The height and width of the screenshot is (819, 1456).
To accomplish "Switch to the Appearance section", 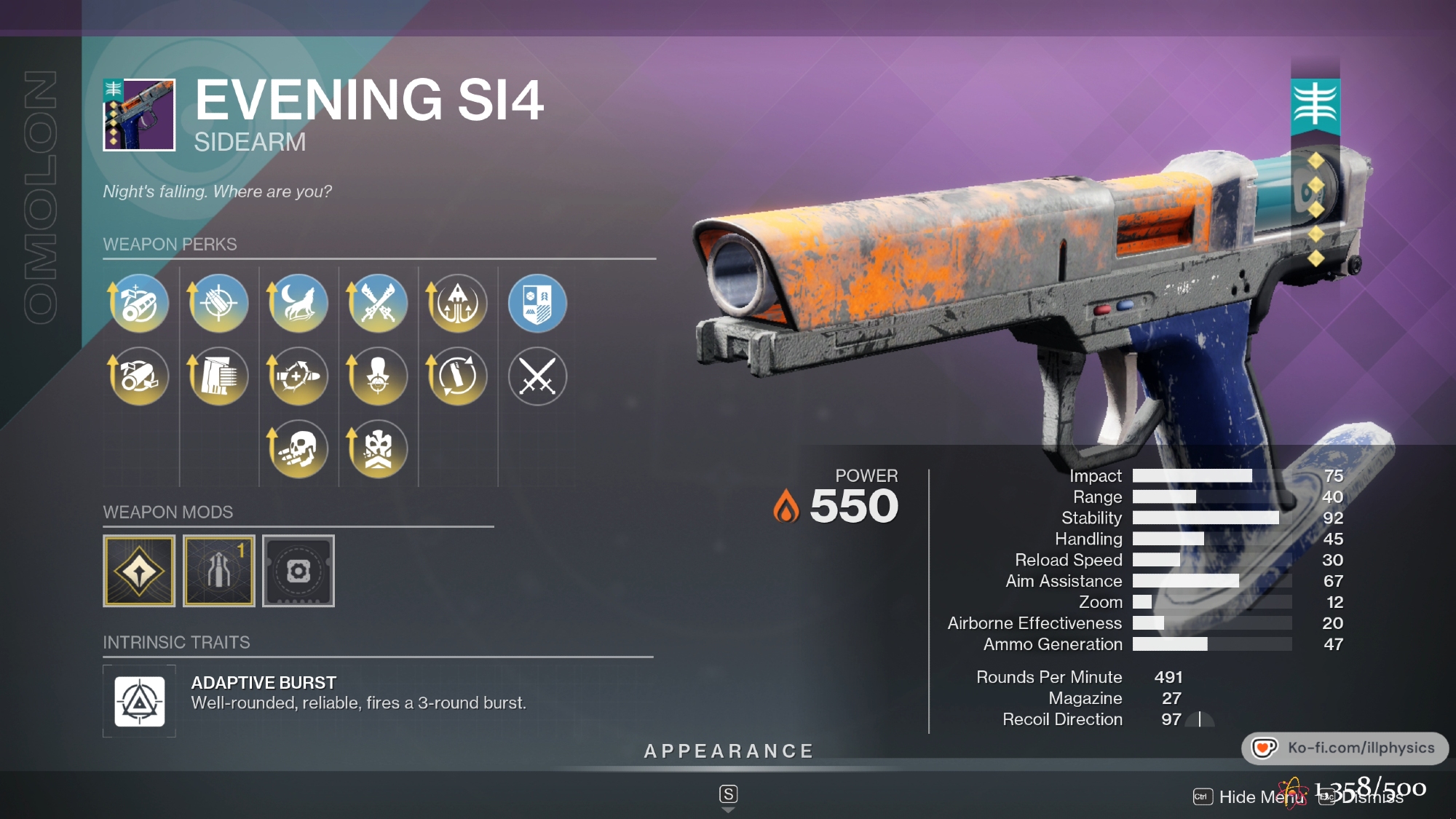I will pos(729,751).
